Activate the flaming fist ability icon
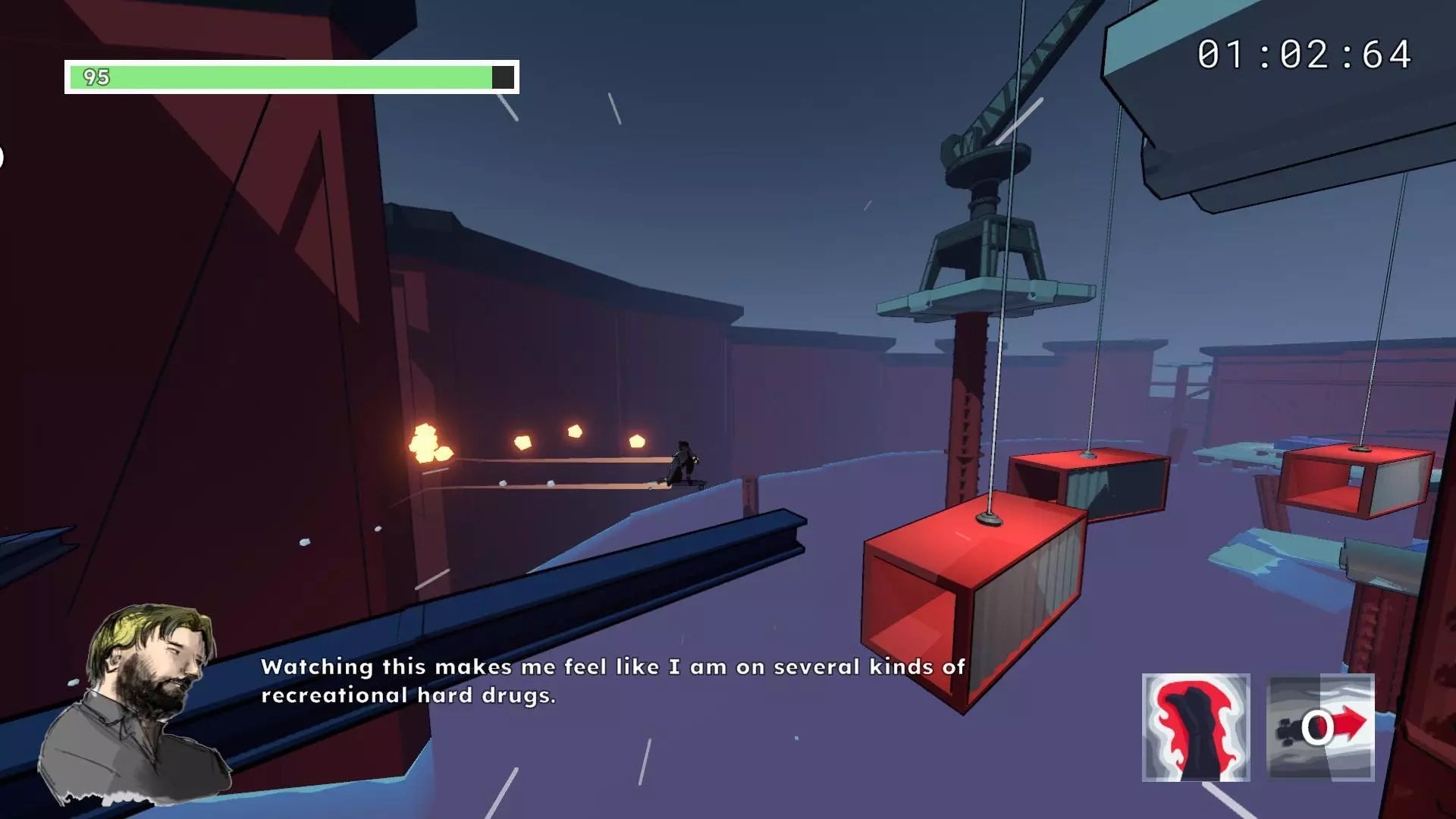This screenshot has width=1456, height=819. click(x=1195, y=726)
